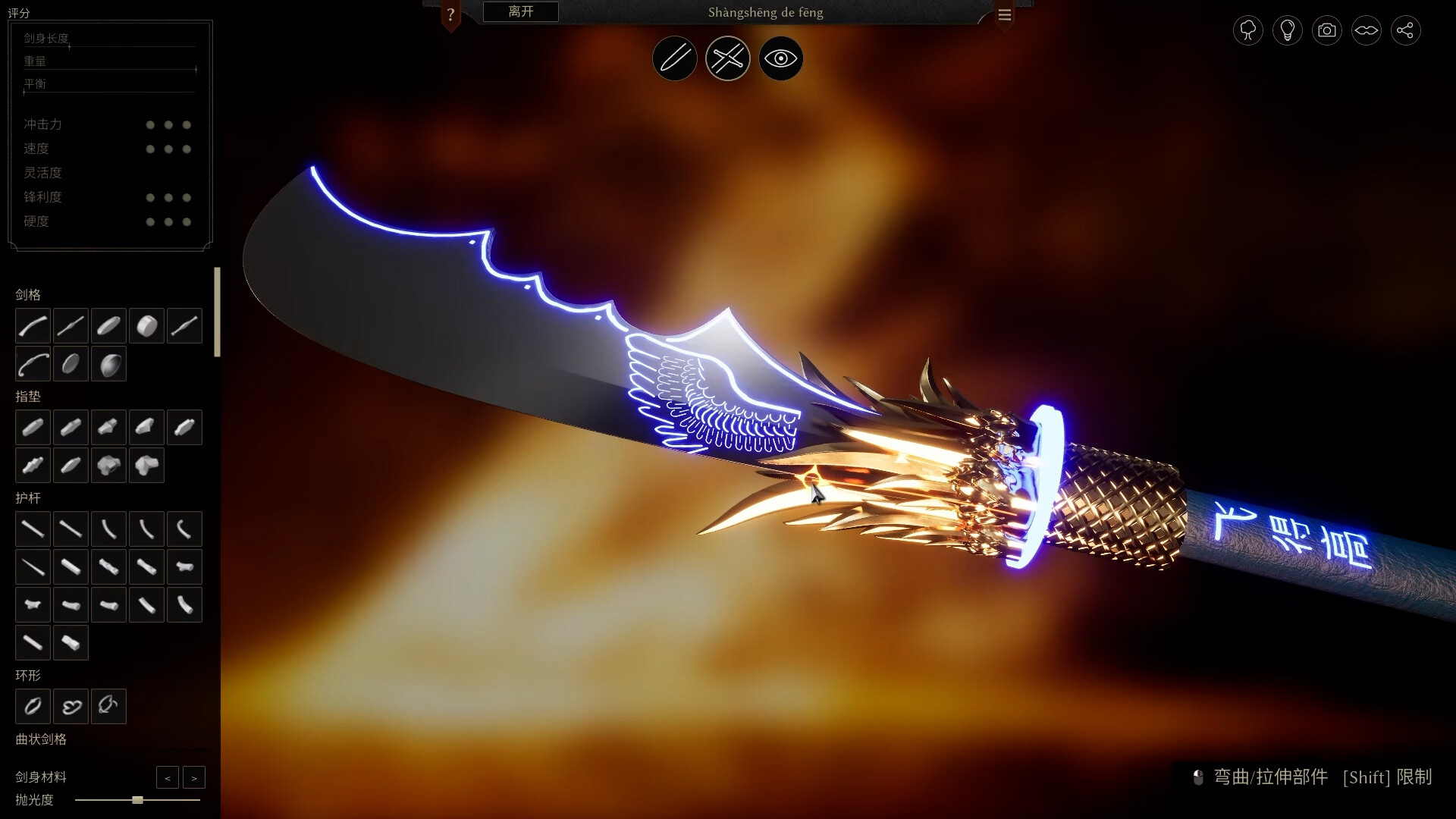Viewport: 1456px width, 819px height.
Task: Toggle the eye preview mode
Action: point(780,58)
